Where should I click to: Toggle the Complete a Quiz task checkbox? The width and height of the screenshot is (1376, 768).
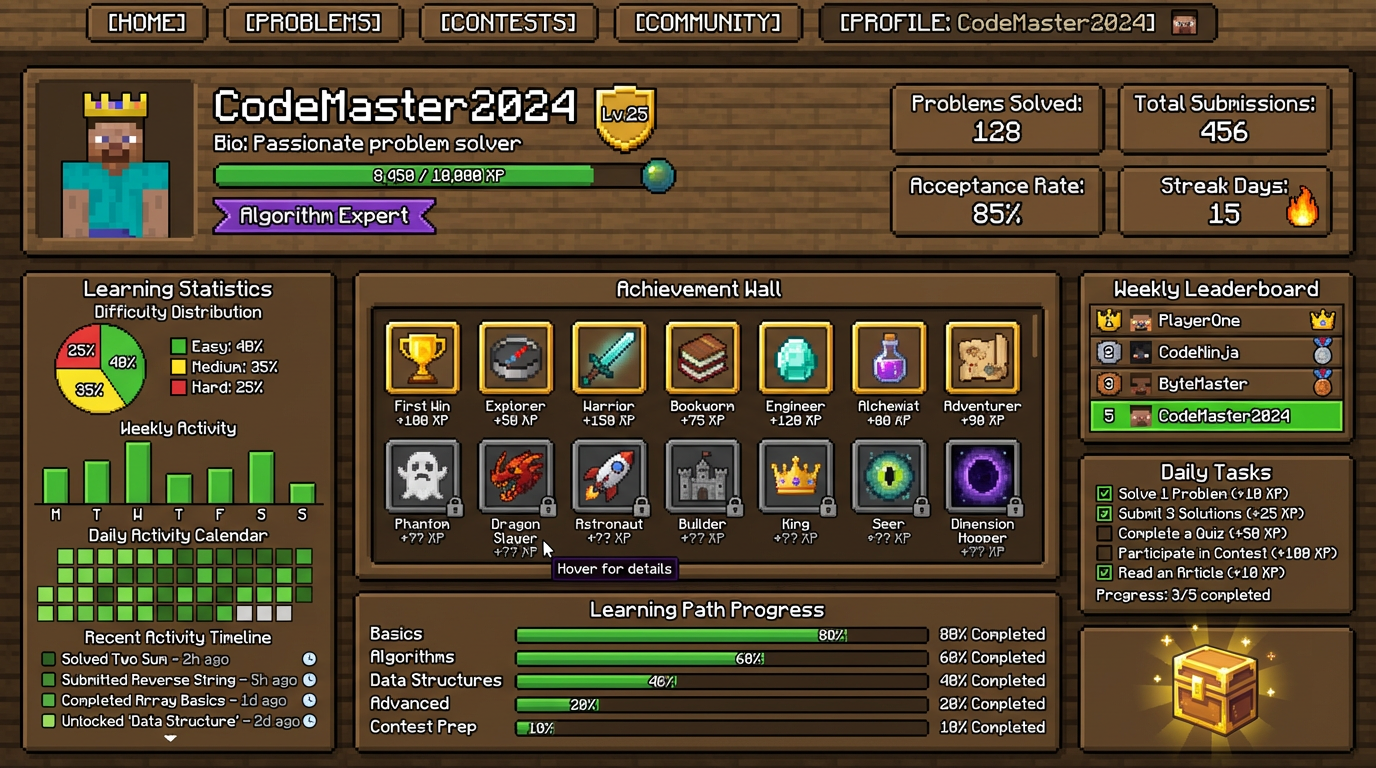[1104, 533]
